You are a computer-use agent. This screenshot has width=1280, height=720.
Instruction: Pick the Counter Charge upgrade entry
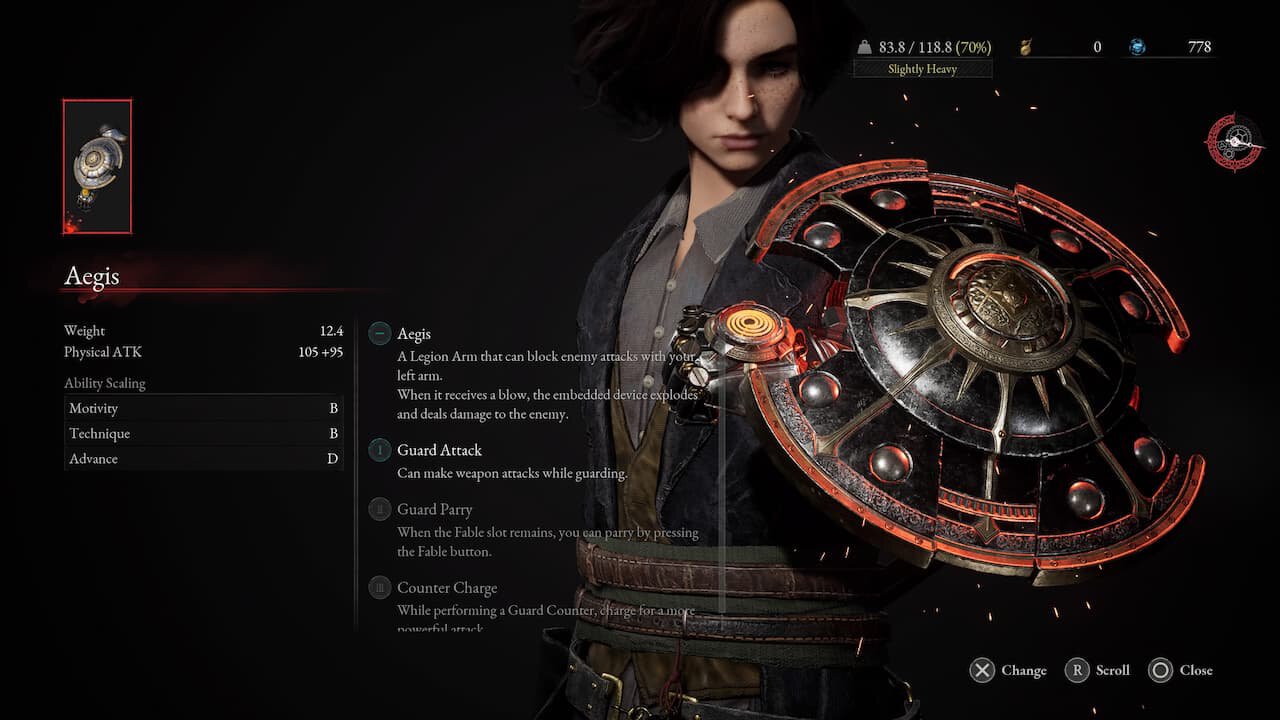[x=446, y=588]
